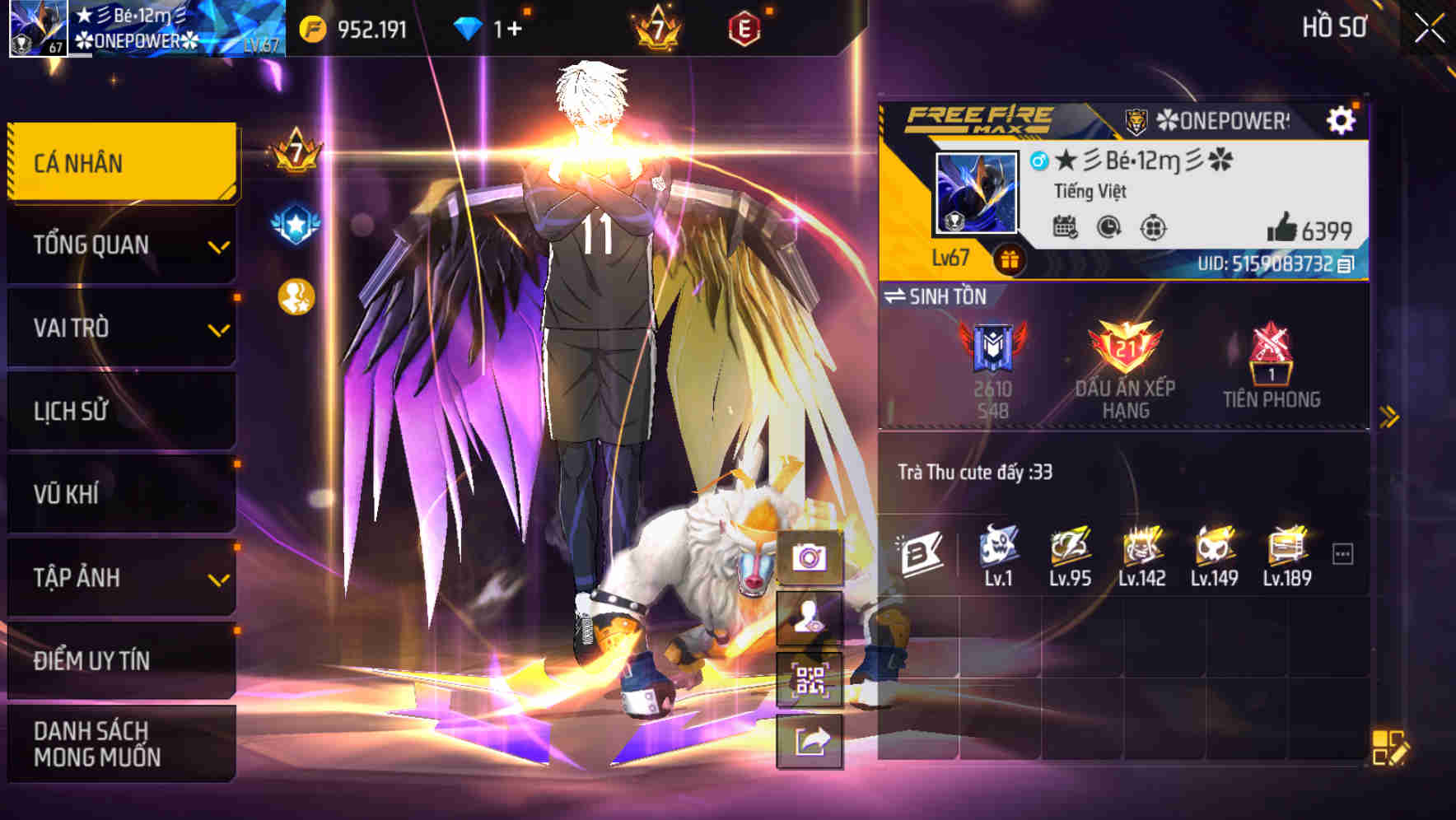The height and width of the screenshot is (820, 1456).
Task: Expand the Tổng Quan section
Action: [120, 245]
